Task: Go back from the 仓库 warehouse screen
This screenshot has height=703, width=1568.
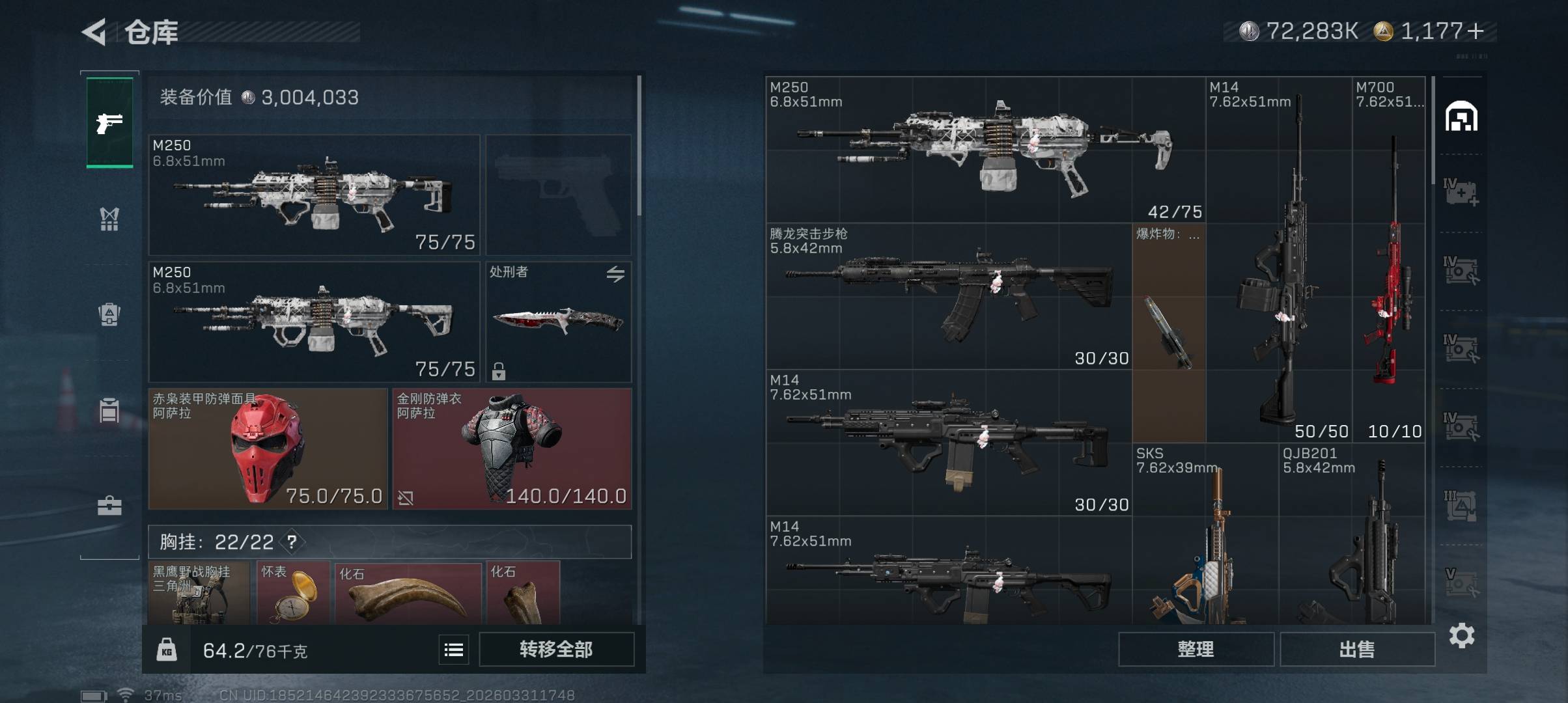Action: pos(94,32)
